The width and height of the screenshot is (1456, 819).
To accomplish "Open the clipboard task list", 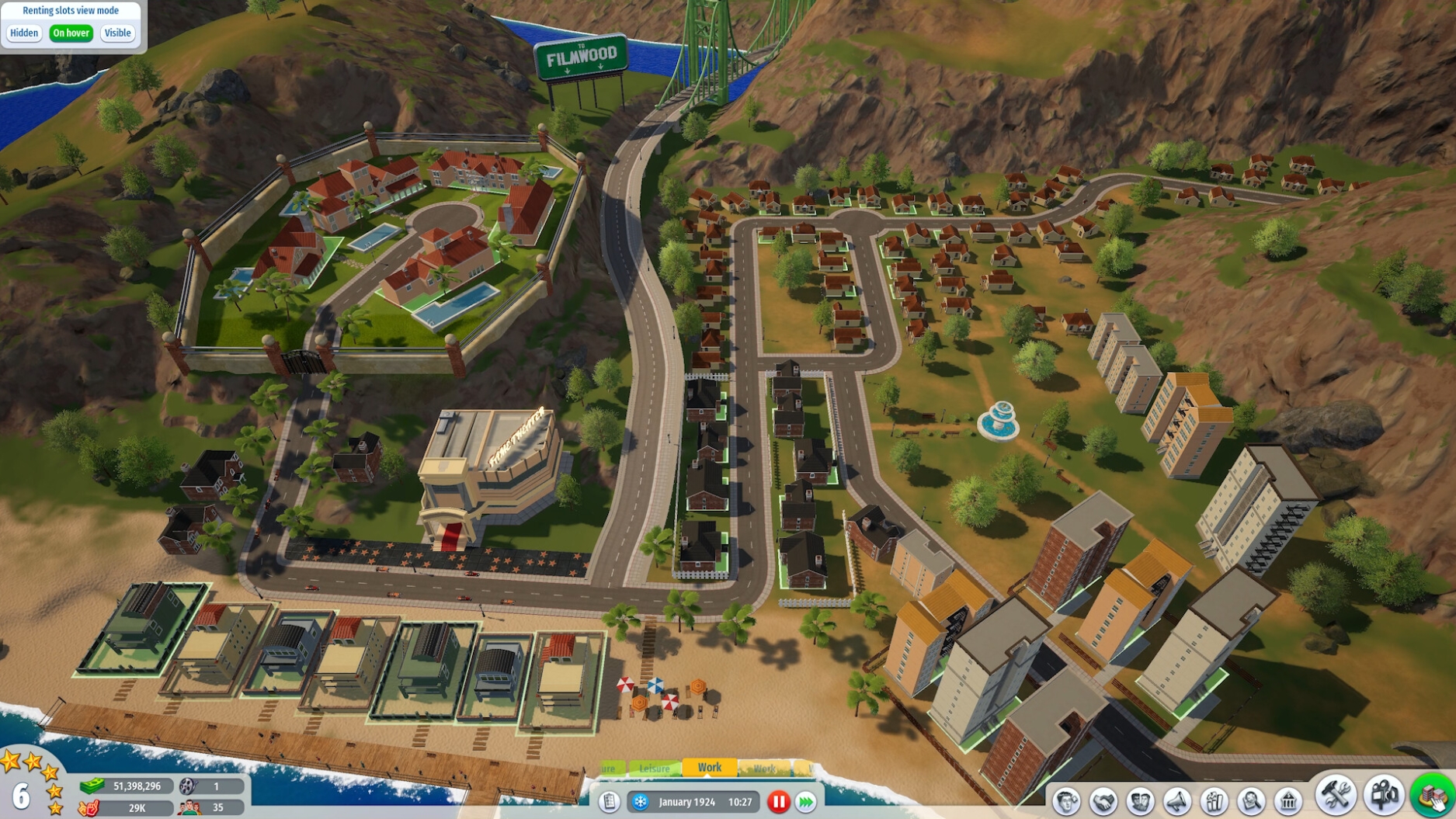I will [610, 802].
